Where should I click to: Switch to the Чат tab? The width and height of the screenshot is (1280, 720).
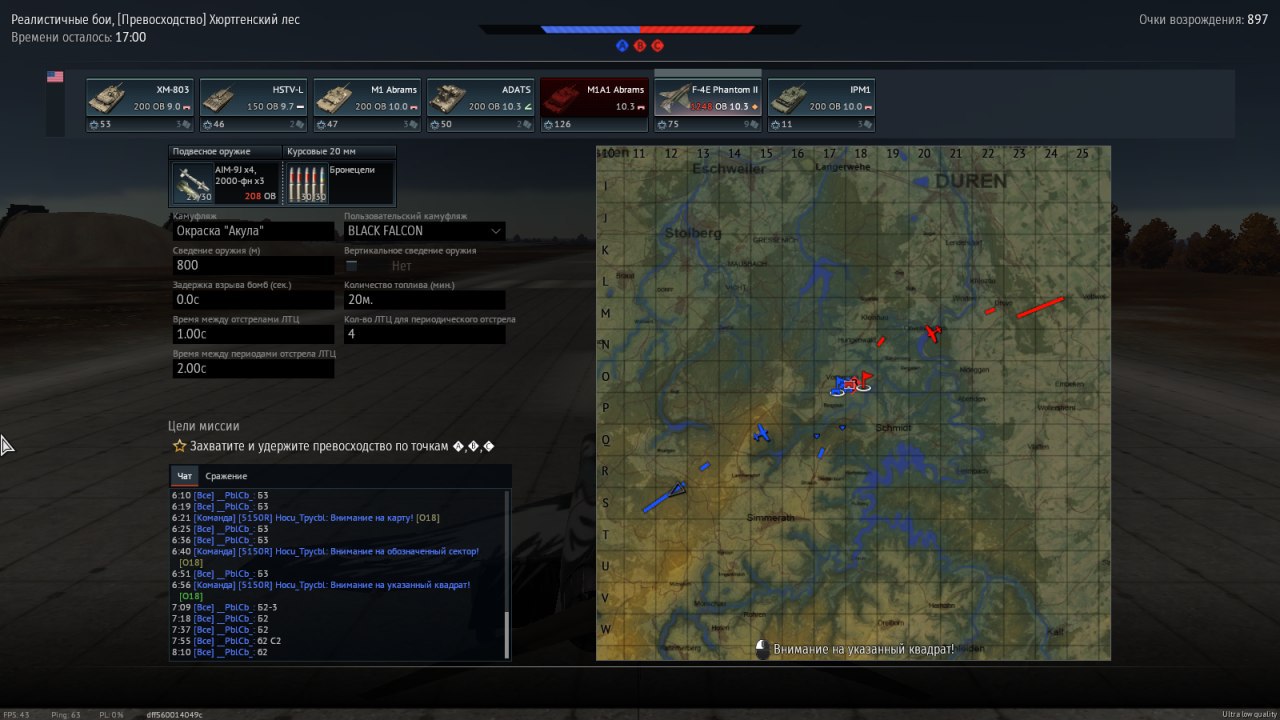tap(184, 476)
